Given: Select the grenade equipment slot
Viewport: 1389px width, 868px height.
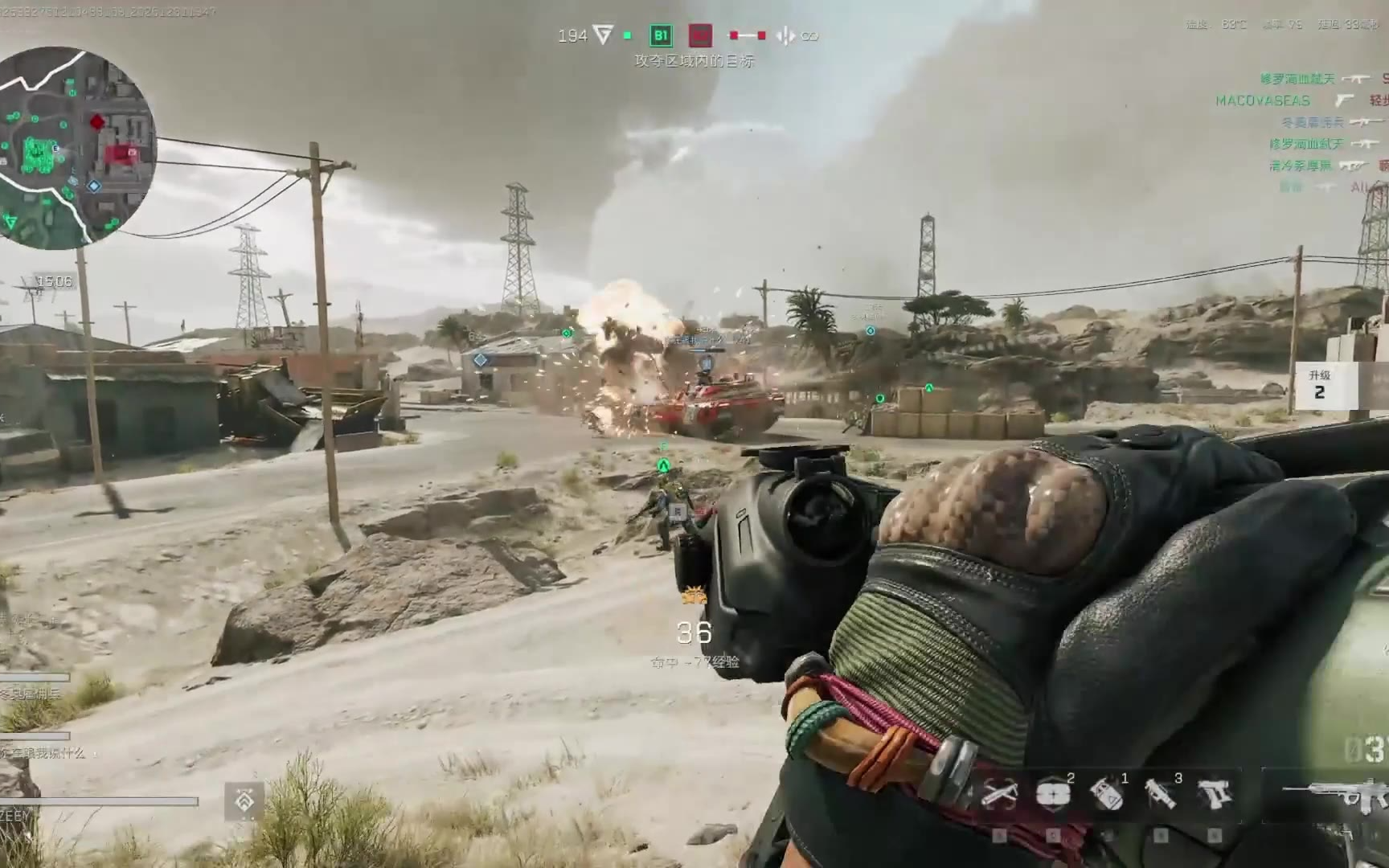Looking at the screenshot, I should coord(1106,795).
